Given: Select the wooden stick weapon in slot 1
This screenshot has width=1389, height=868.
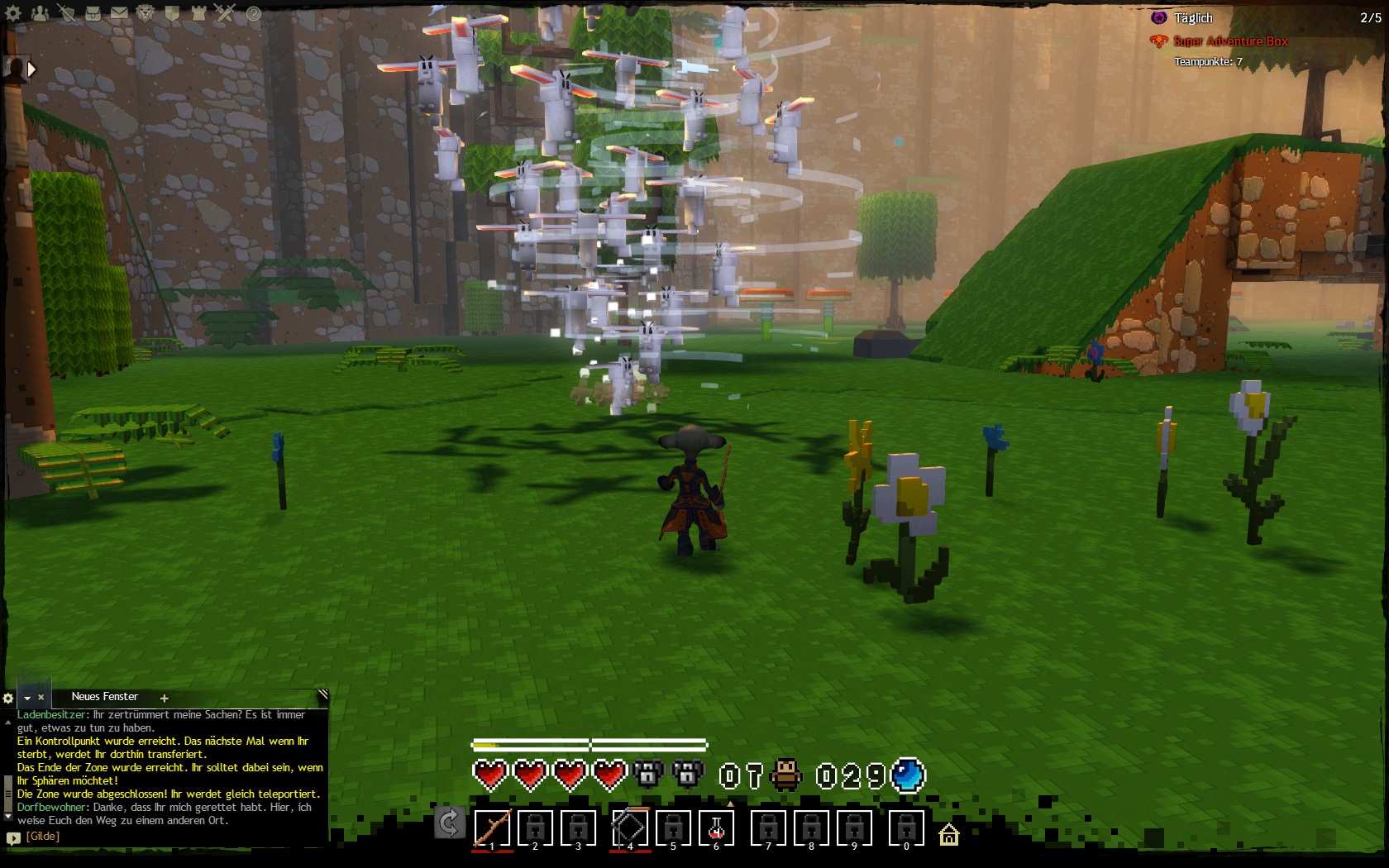Looking at the screenshot, I should [x=492, y=827].
